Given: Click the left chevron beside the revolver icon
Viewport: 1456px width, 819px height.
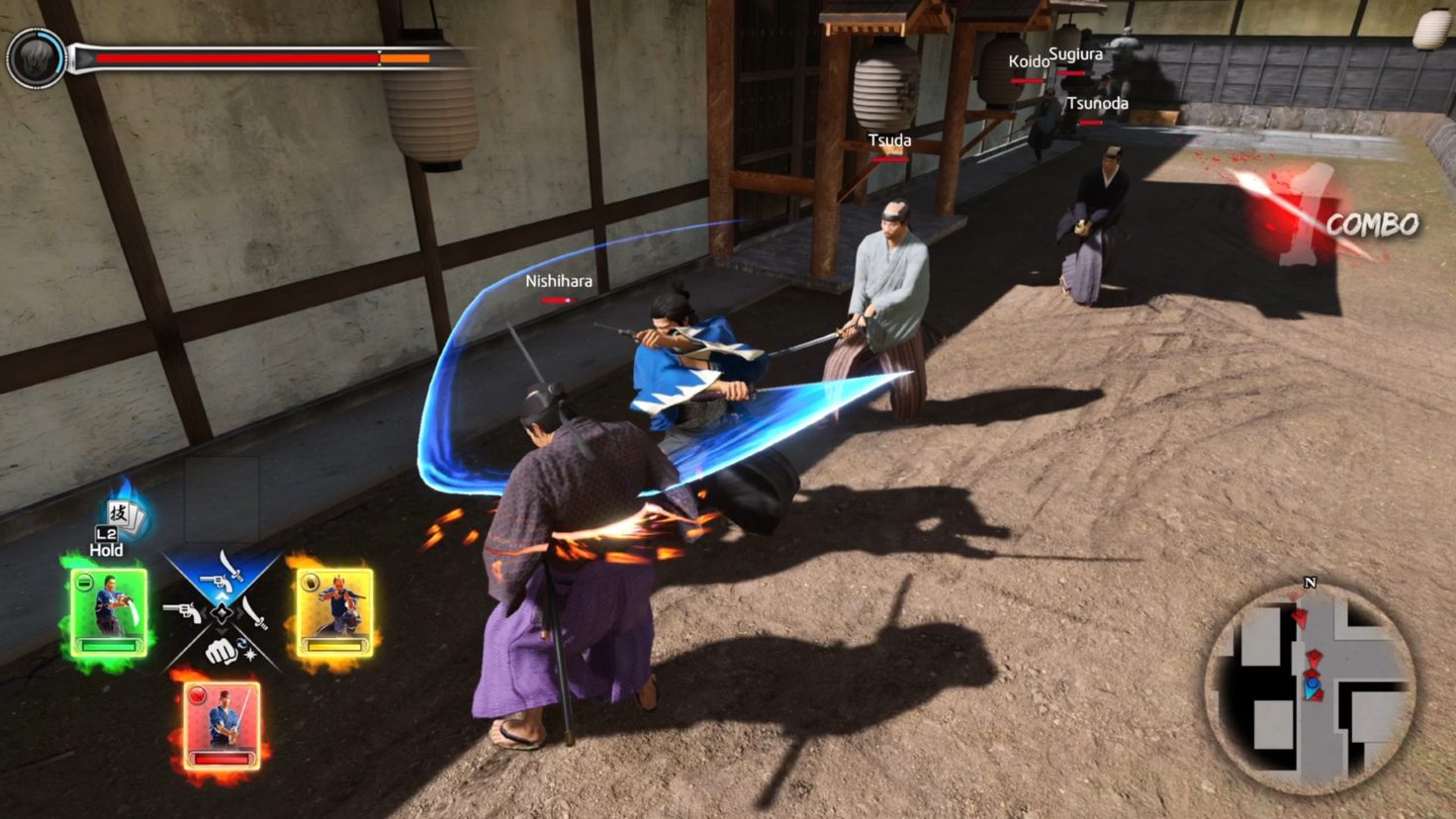Looking at the screenshot, I should pyautogui.click(x=204, y=611).
